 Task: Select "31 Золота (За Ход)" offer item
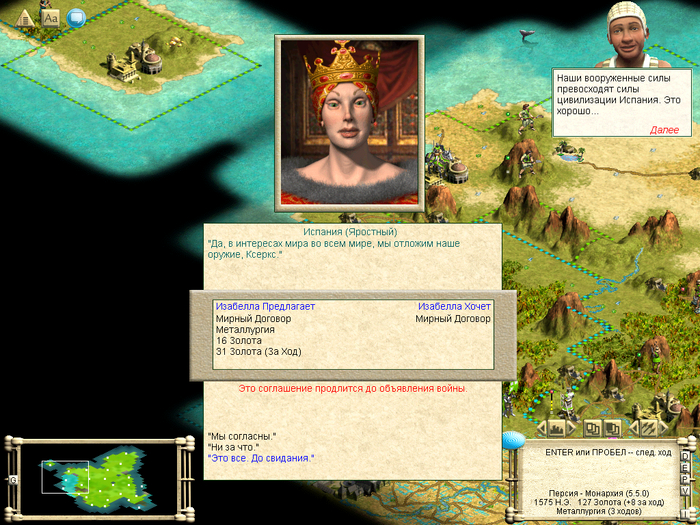point(258,351)
